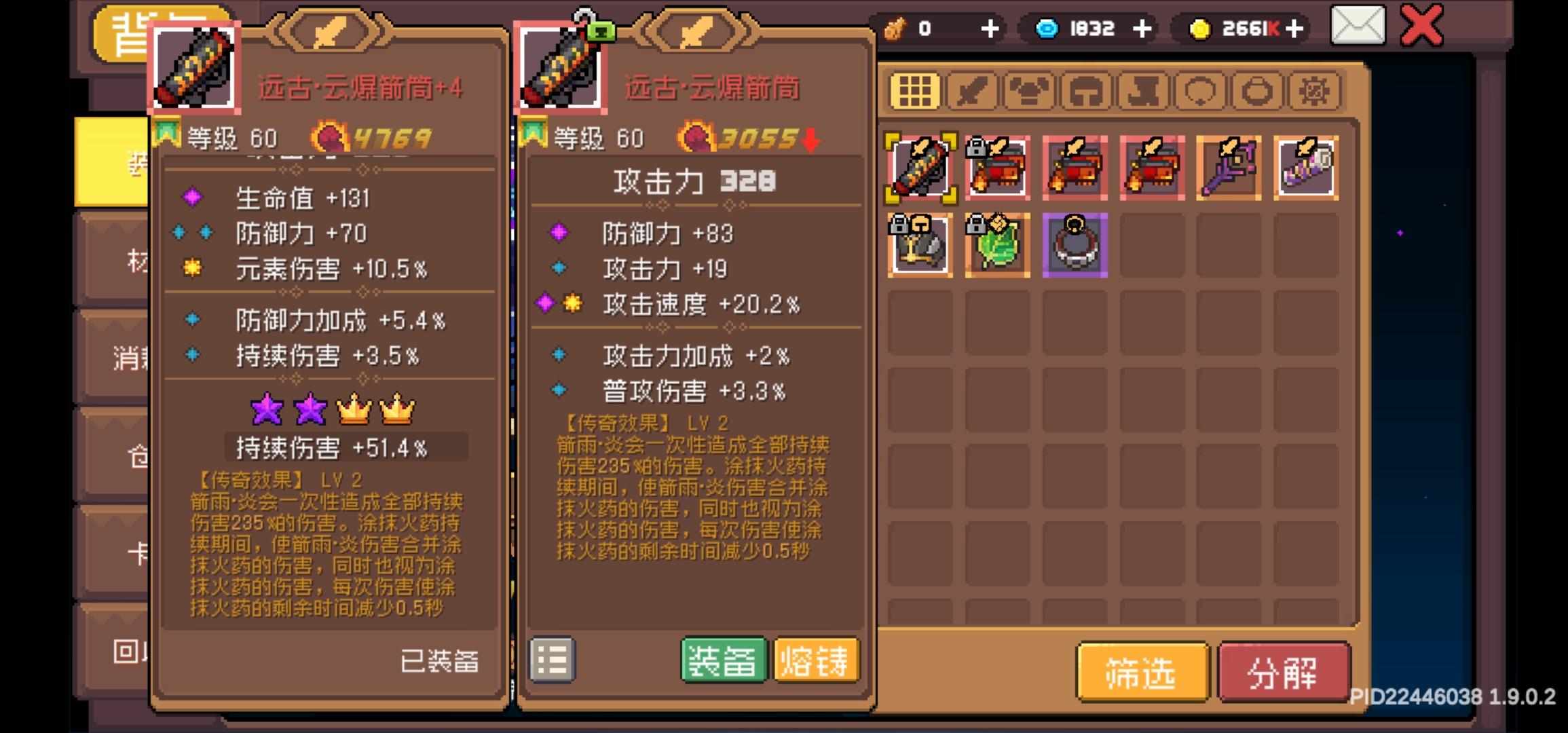Open the mail envelope icon
Image resolution: width=1568 pixels, height=733 pixels.
click(x=1358, y=27)
